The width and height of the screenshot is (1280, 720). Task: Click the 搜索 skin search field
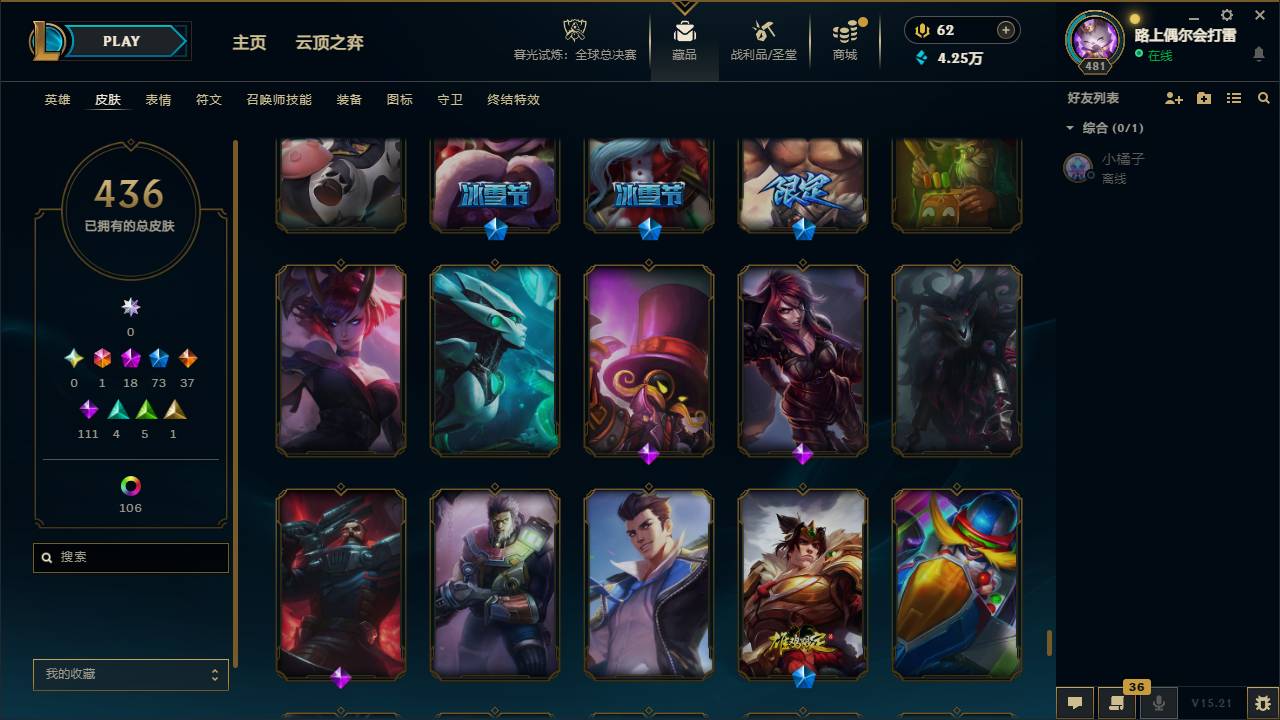130,557
